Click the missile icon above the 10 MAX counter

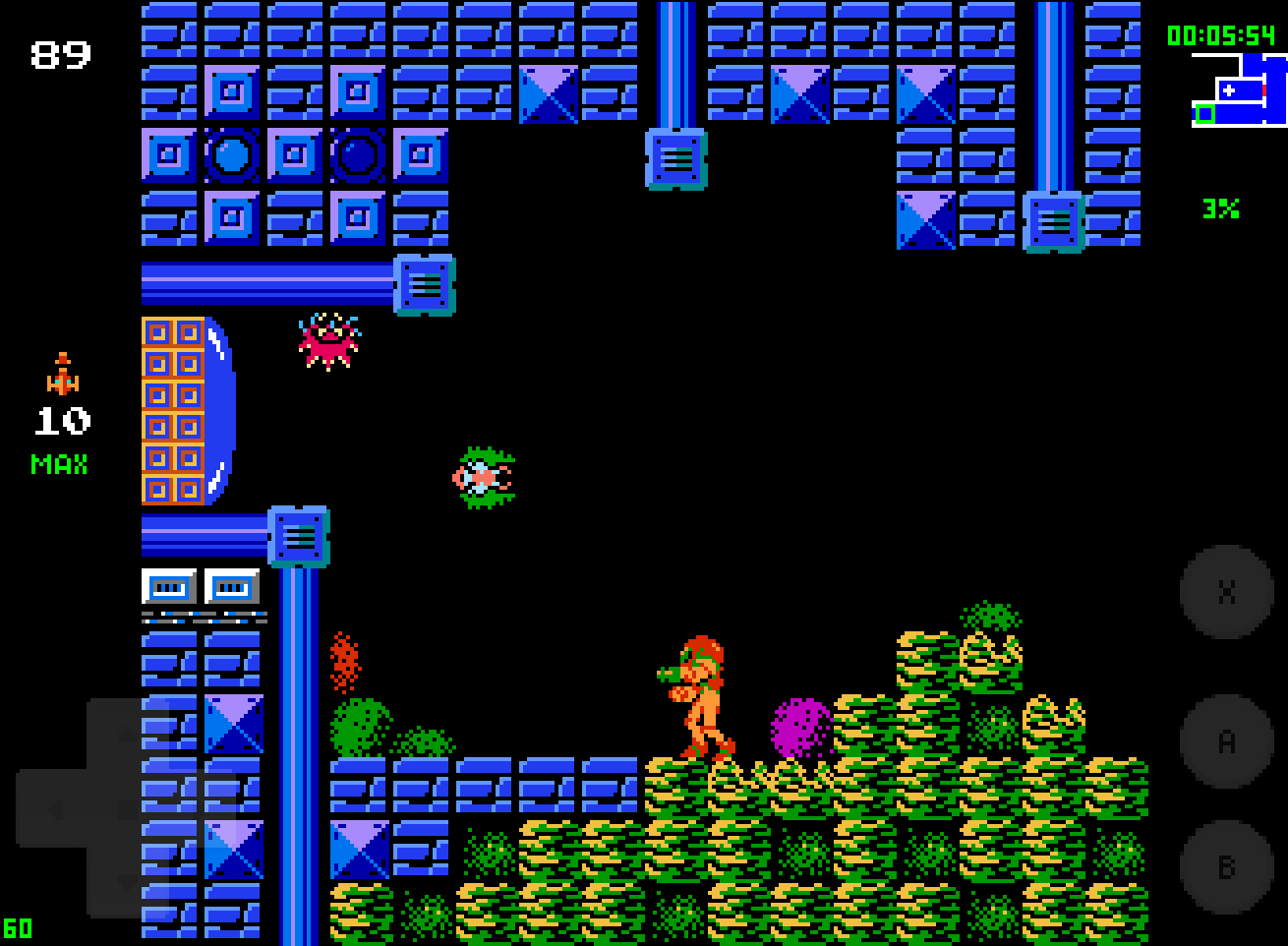pyautogui.click(x=62, y=374)
